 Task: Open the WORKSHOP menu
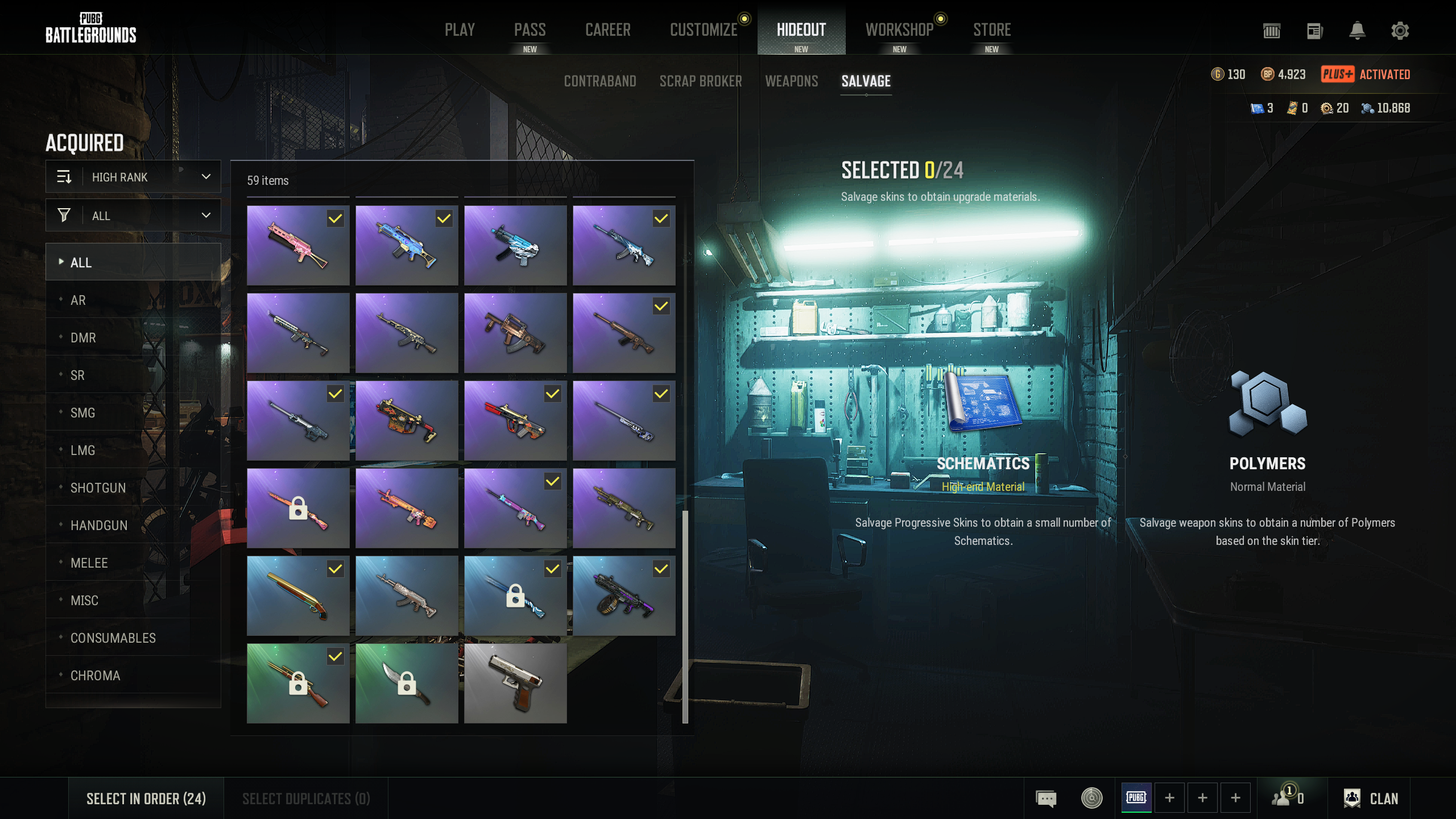899,30
